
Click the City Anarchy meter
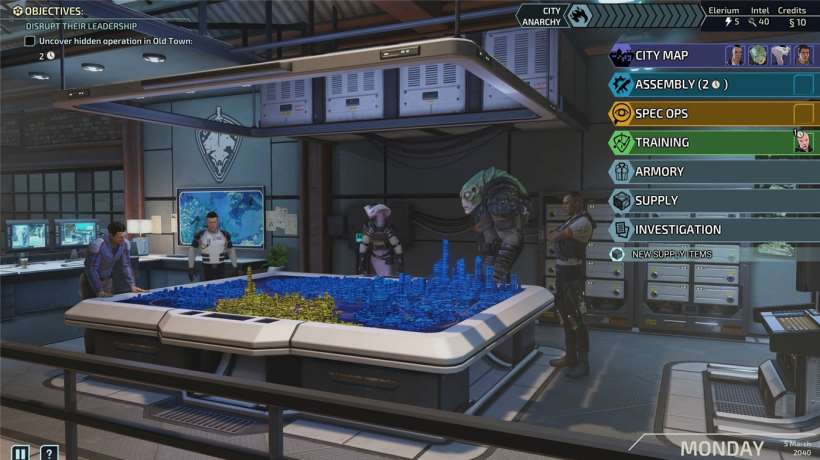[580, 16]
